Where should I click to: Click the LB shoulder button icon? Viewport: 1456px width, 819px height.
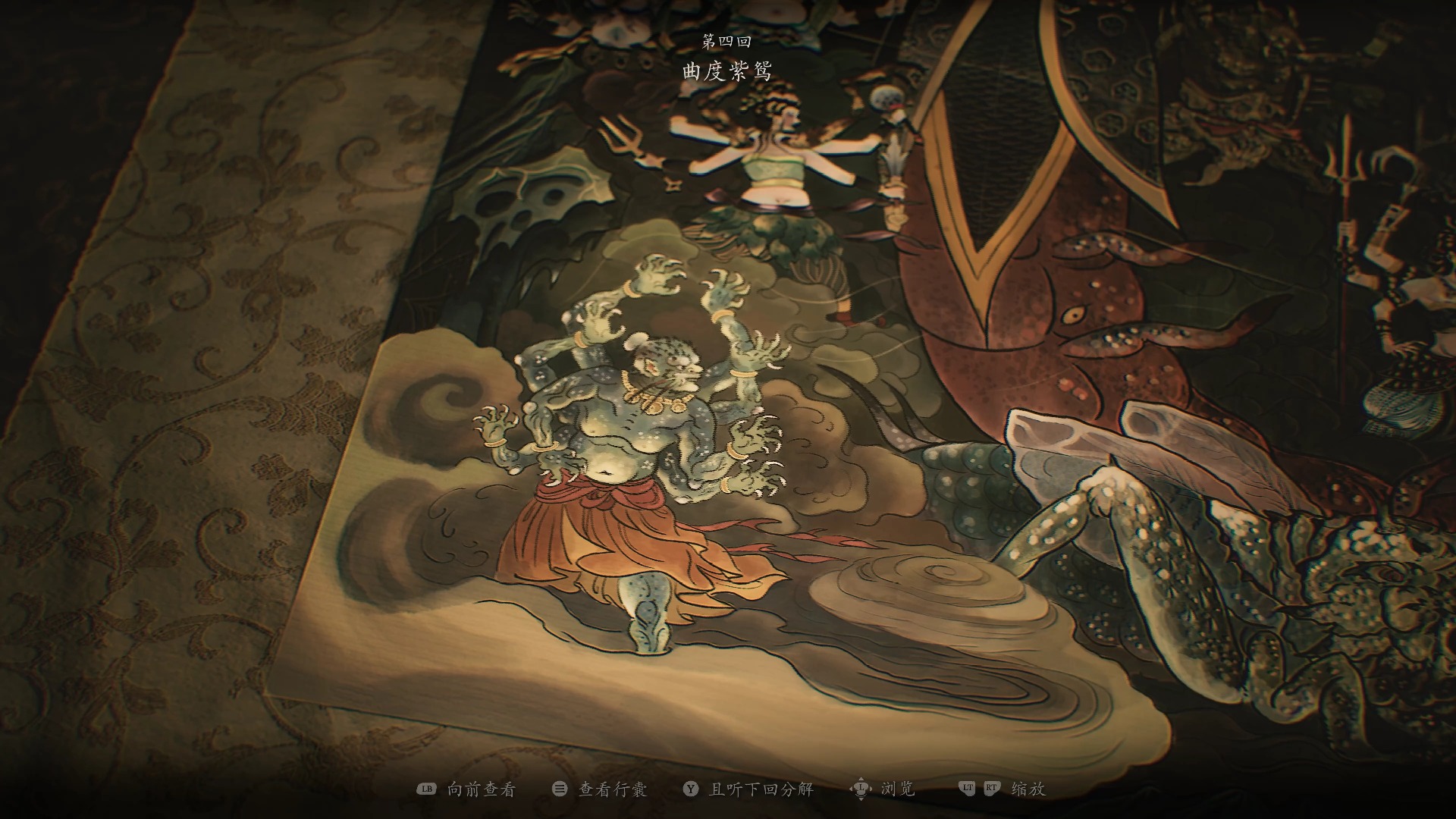[426, 789]
